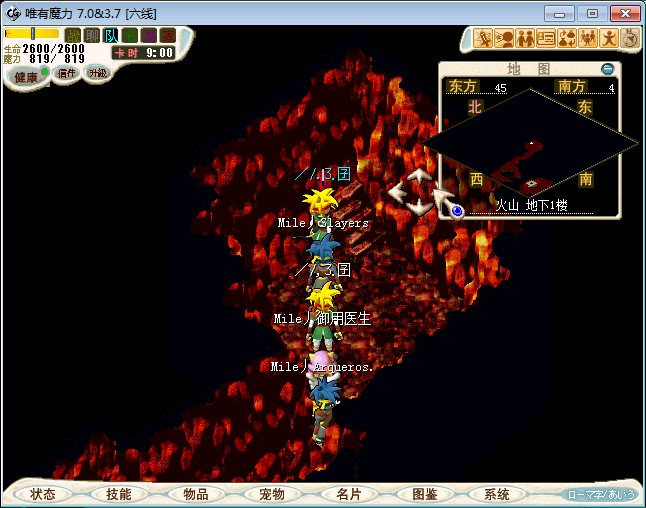Toggle the 战 battle mode icon
The image size is (646, 508).
tap(73, 35)
